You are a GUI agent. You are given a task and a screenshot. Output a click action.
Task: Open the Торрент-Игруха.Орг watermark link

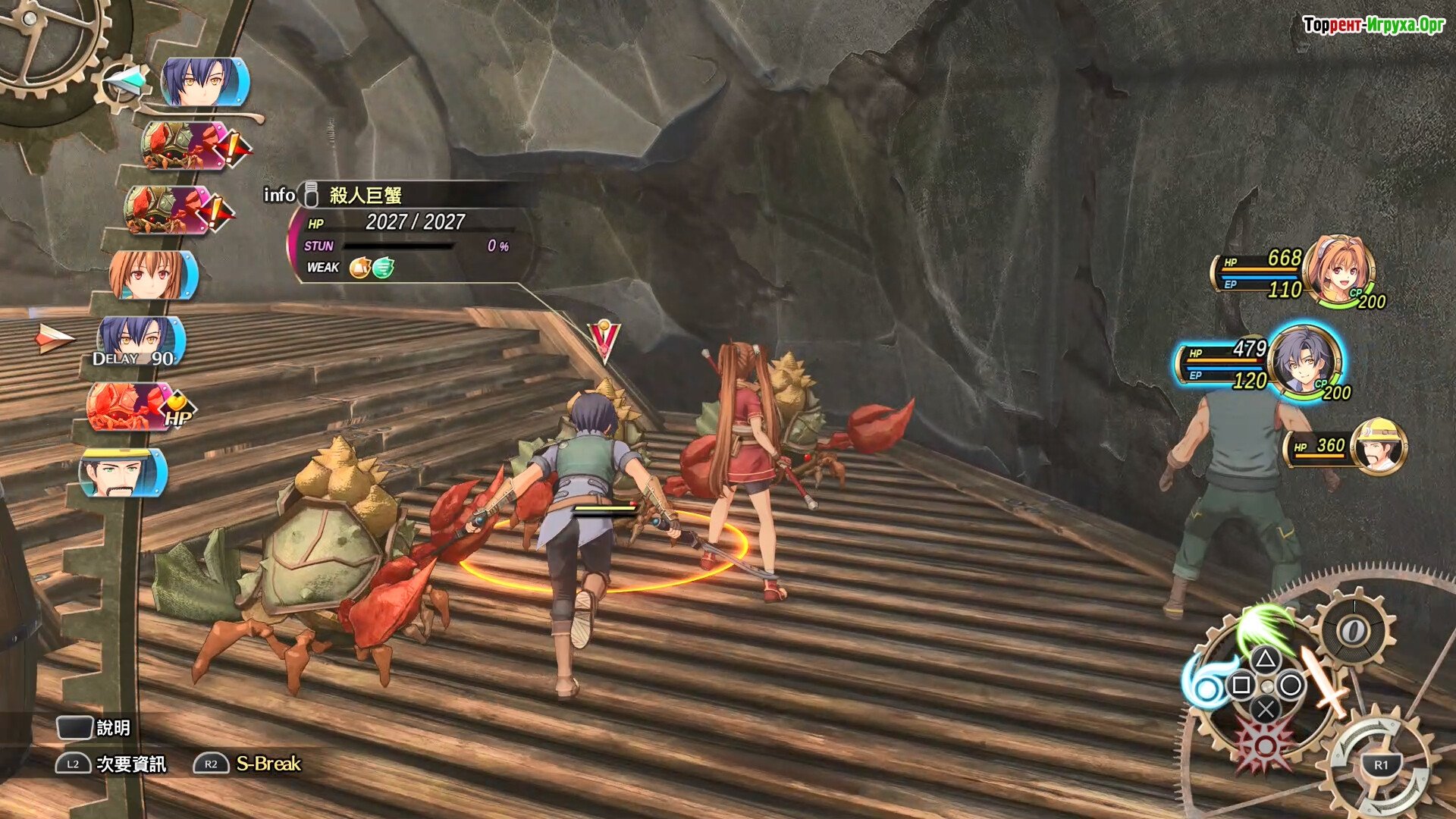tap(1373, 25)
